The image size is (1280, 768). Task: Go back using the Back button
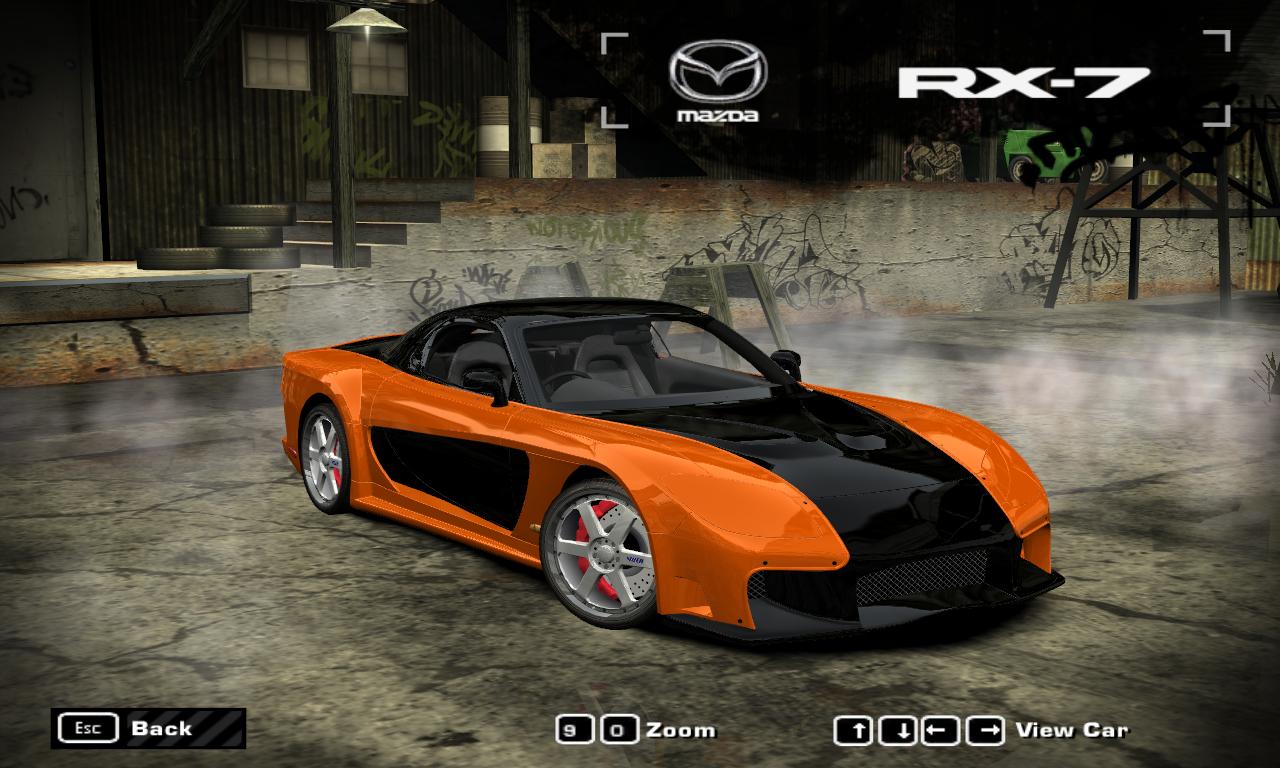coord(148,728)
